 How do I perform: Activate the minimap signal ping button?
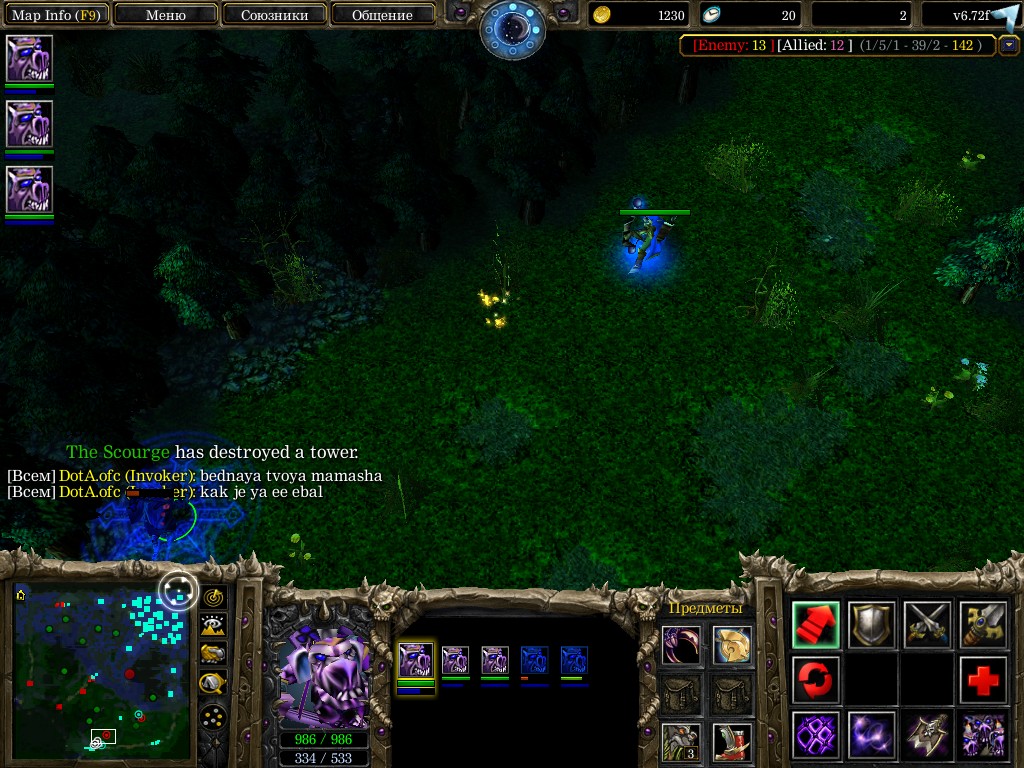213,598
